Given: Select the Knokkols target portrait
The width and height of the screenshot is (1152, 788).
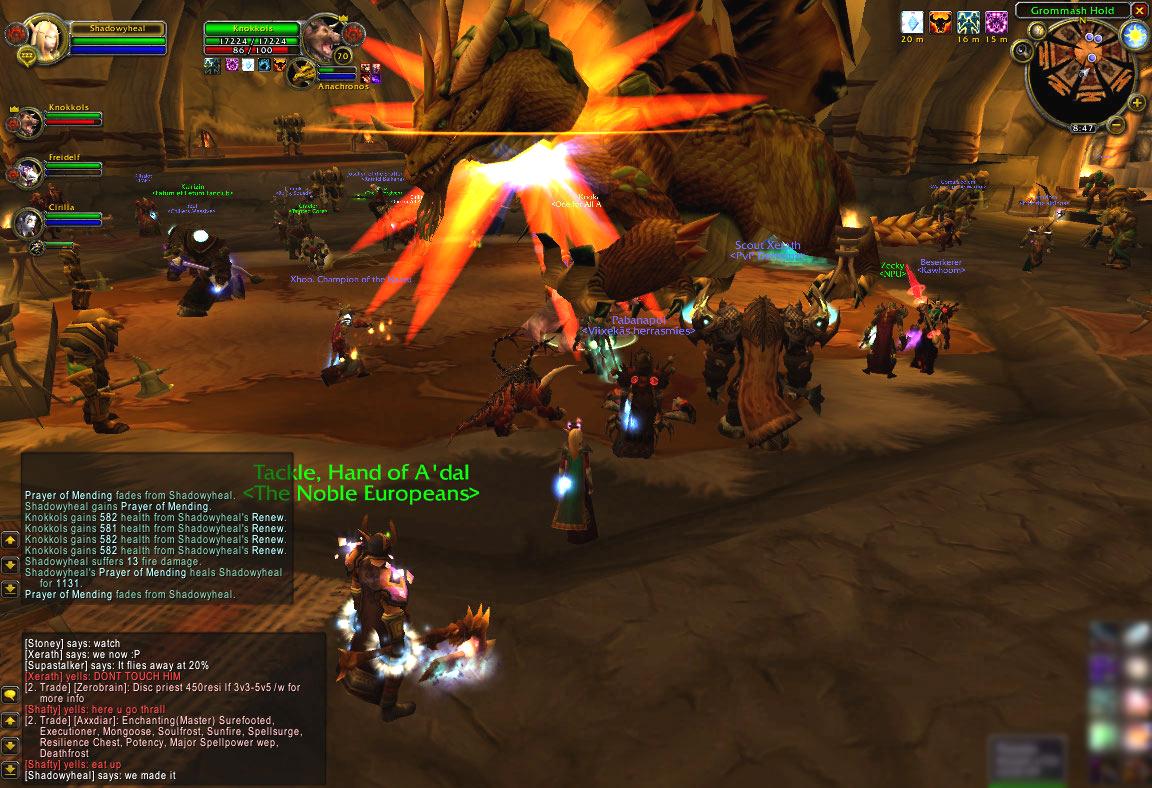Looking at the screenshot, I should pyautogui.click(x=322, y=36).
